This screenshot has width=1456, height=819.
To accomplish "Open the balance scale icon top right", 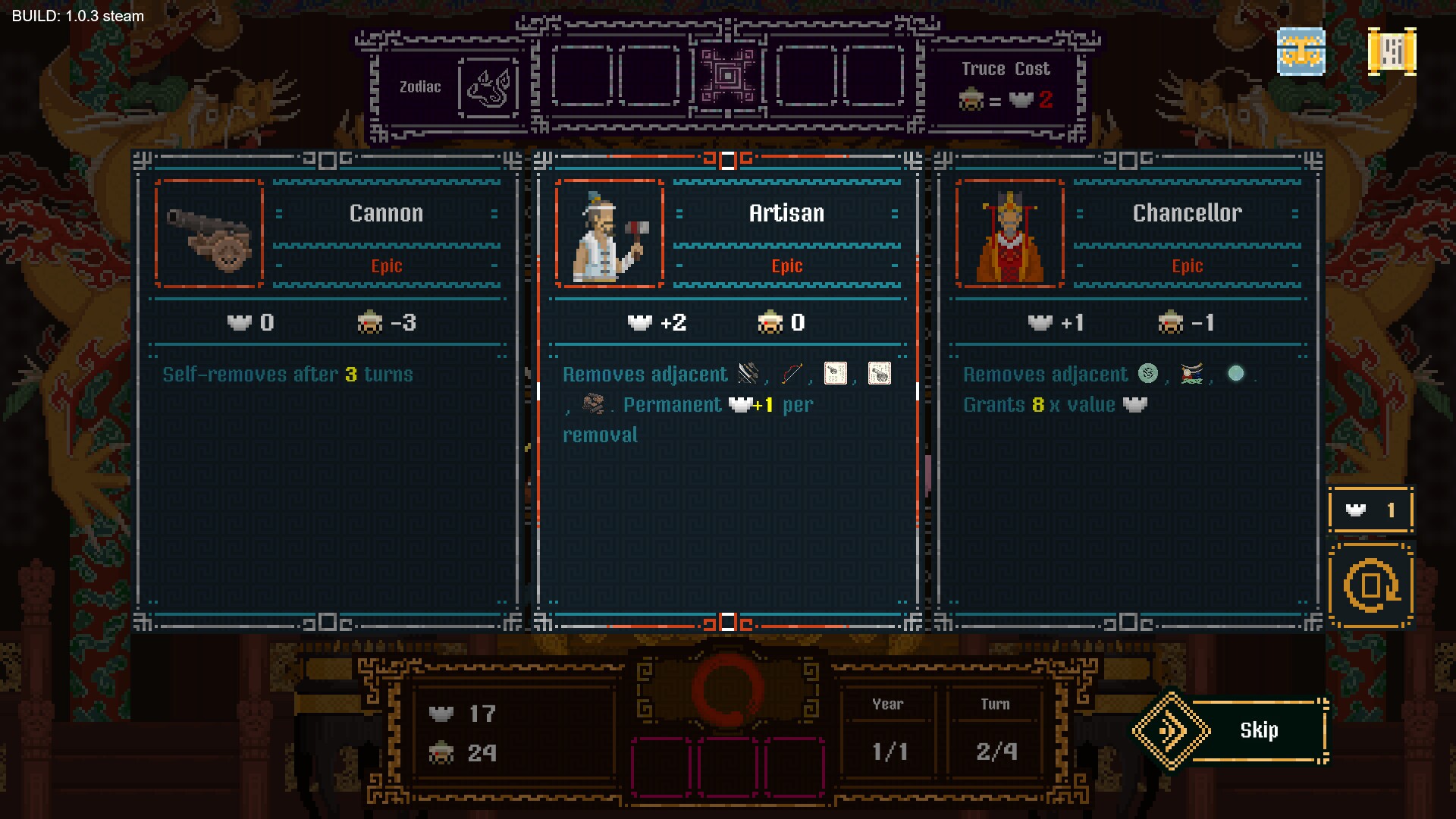I will pos(1301,52).
